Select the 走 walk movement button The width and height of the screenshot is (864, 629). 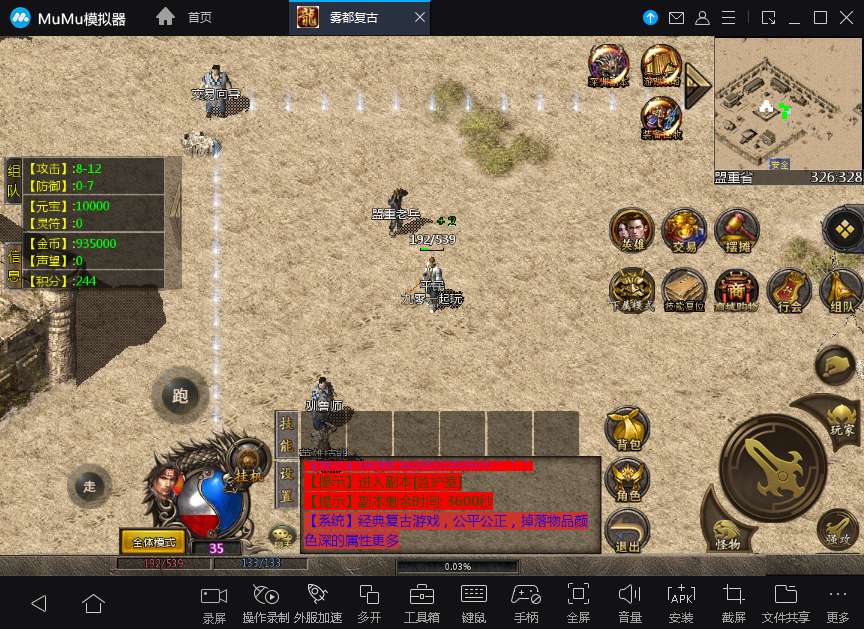click(x=90, y=486)
